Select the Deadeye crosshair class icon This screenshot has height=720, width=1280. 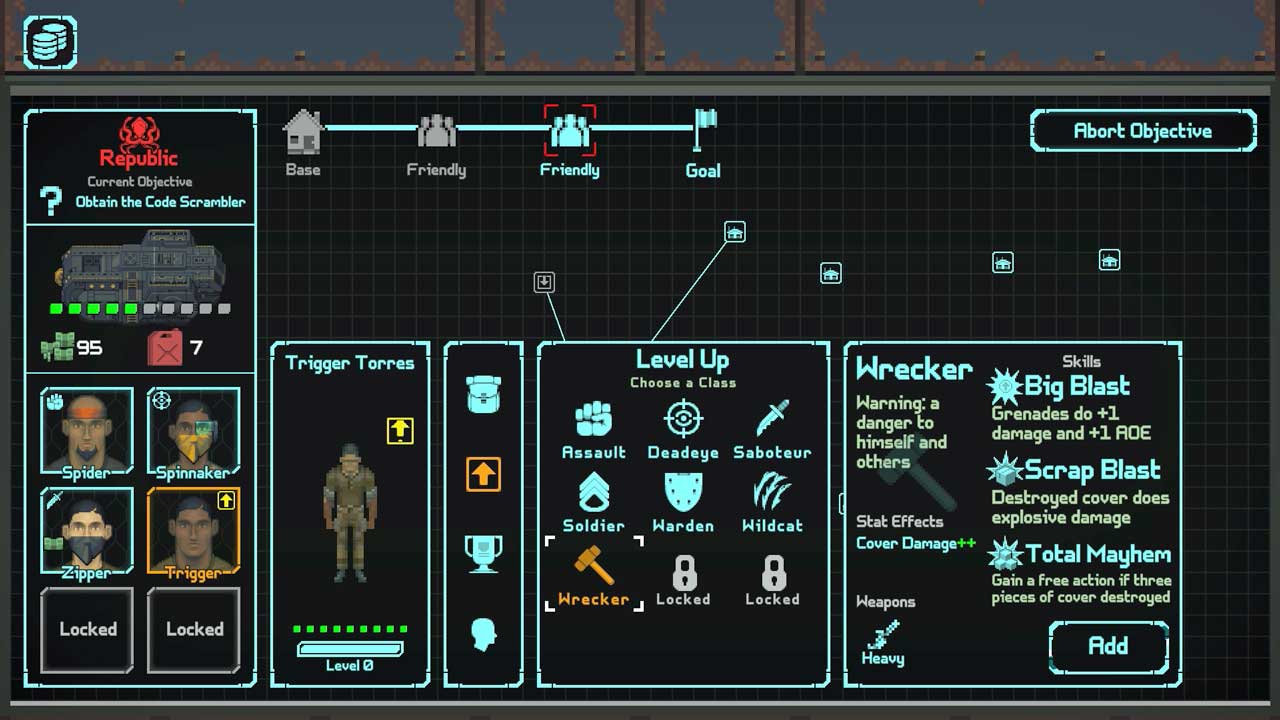tap(683, 420)
